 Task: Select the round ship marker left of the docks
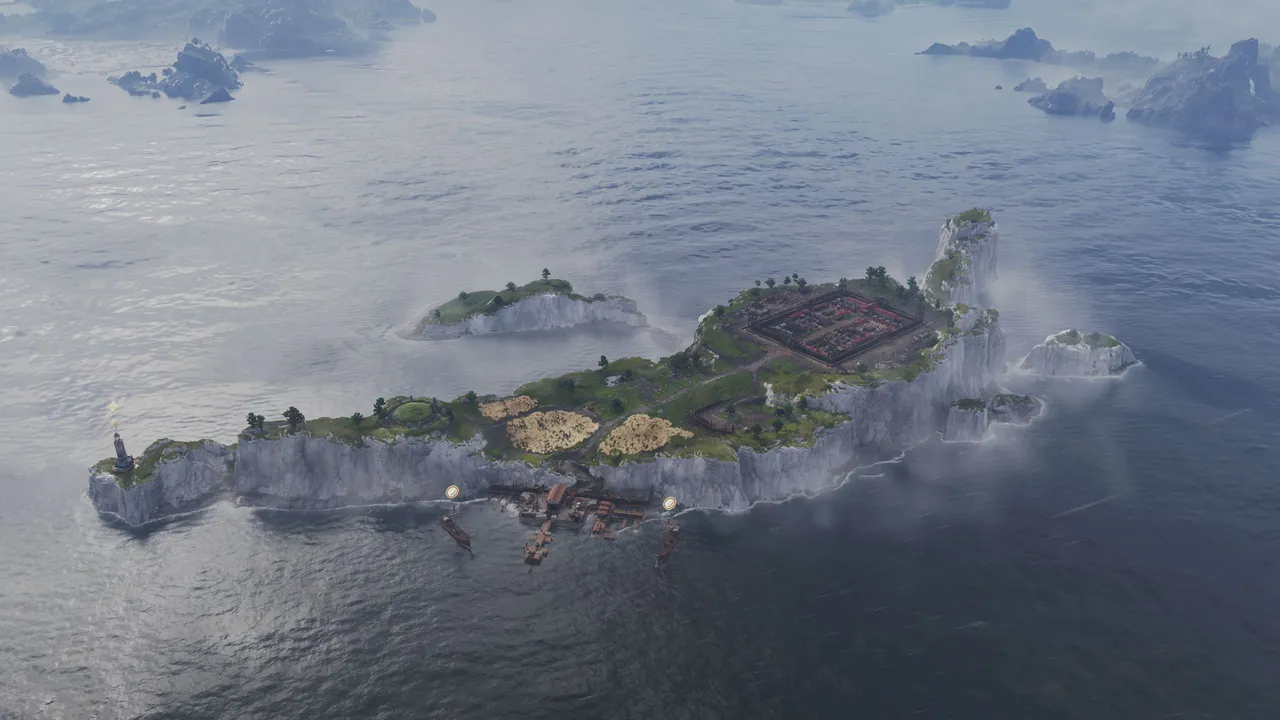(x=452, y=492)
